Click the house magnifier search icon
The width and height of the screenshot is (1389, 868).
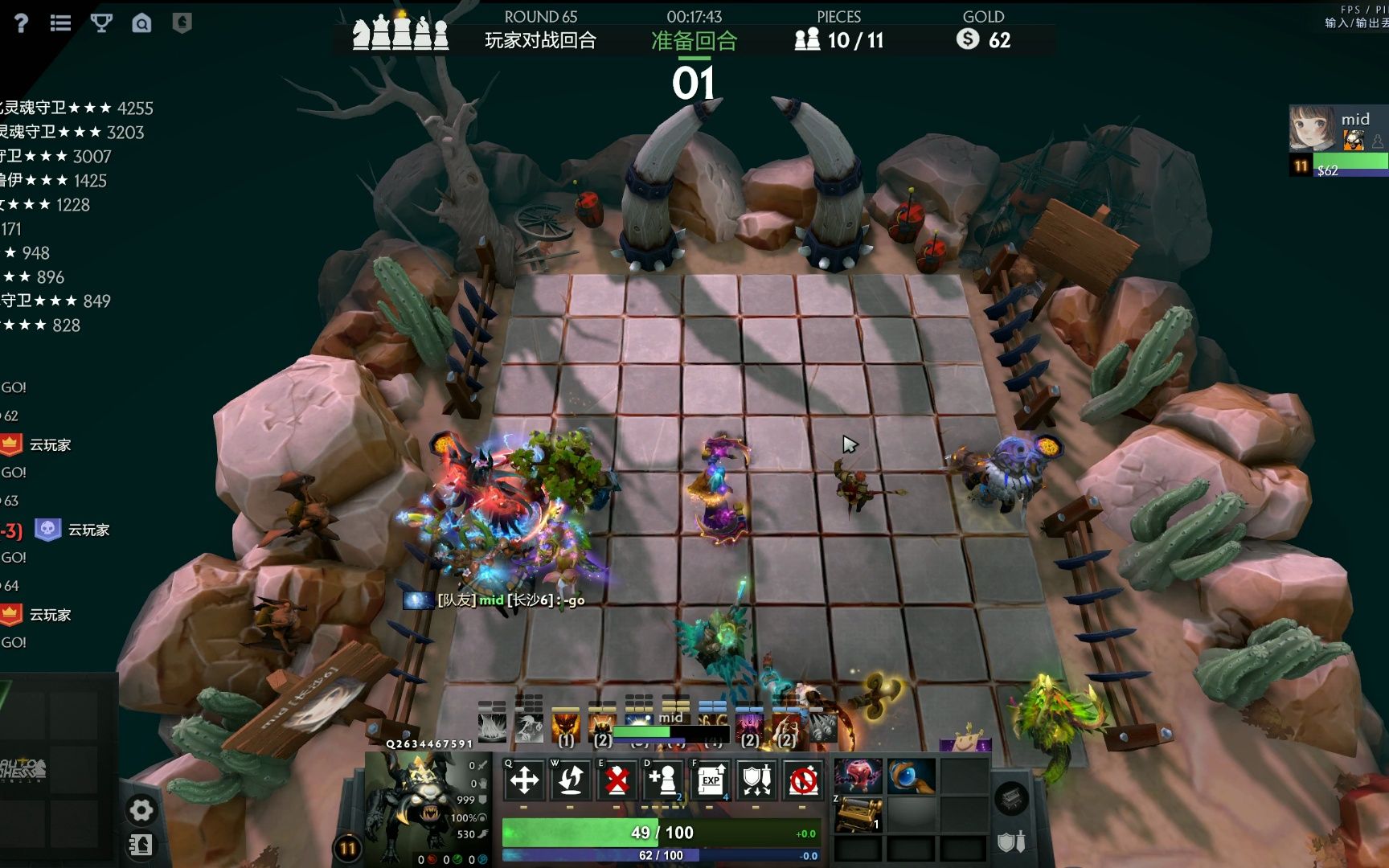pos(141,23)
